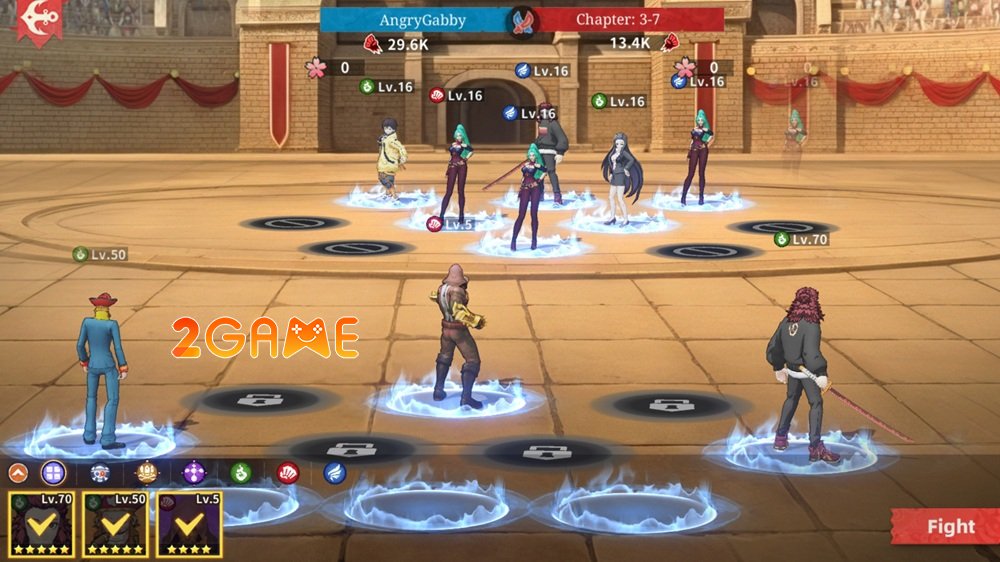1000x562 pixels.
Task: Filter heroes by the golden ship faction
Action: click(x=147, y=473)
